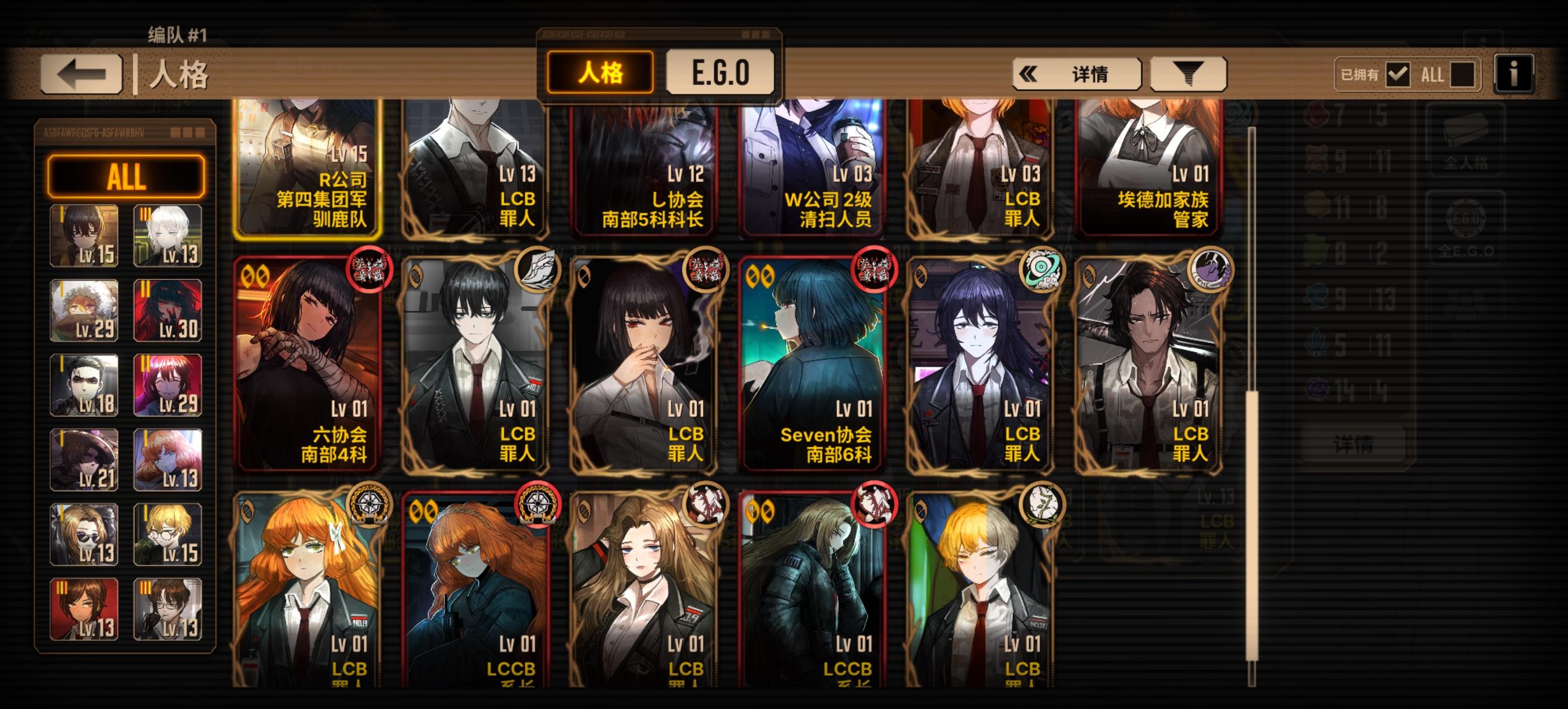The width and height of the screenshot is (1568, 709).
Task: Uncheck the 已拥有 checkbox
Action: [x=1398, y=74]
